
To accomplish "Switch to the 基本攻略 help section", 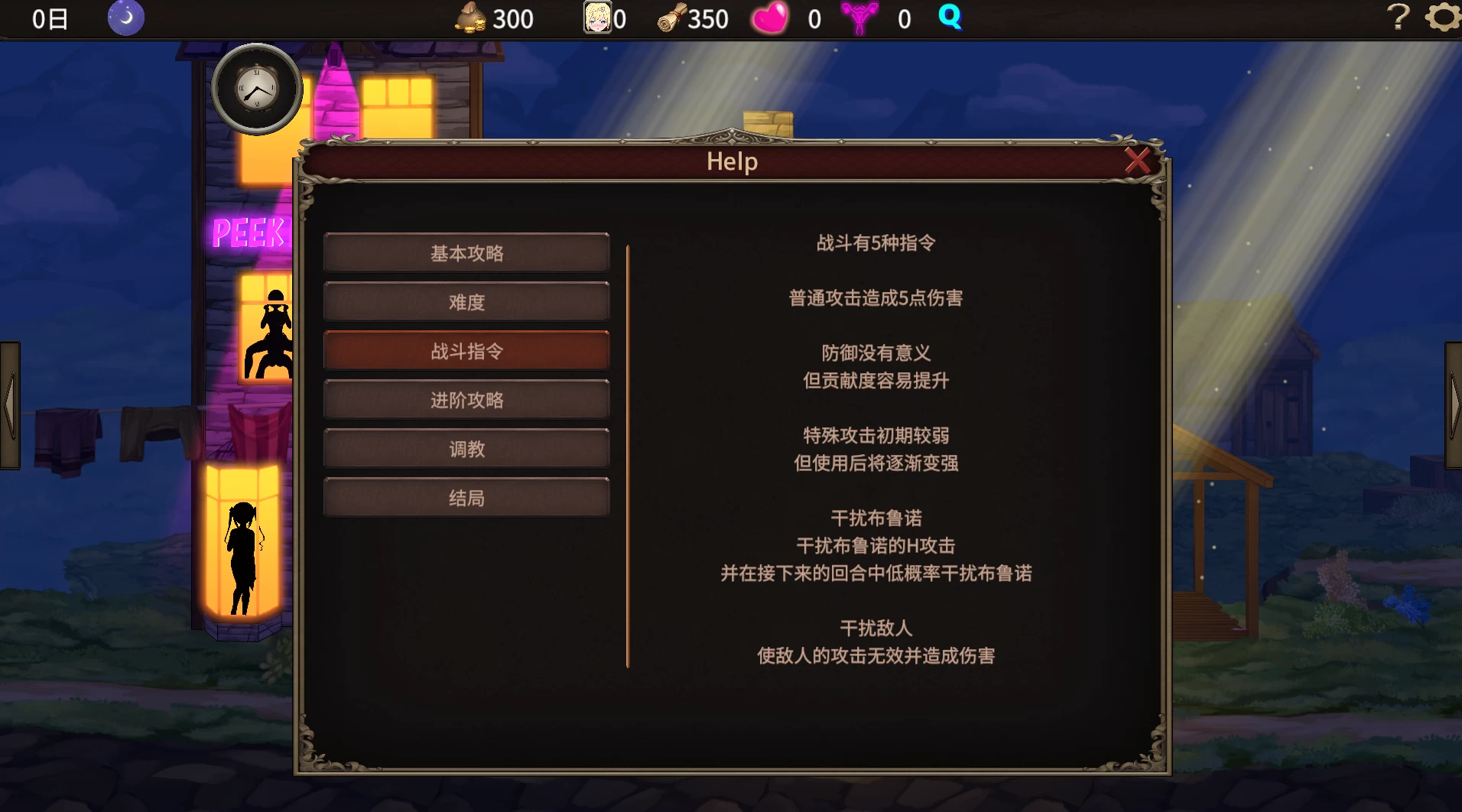I will (x=466, y=252).
